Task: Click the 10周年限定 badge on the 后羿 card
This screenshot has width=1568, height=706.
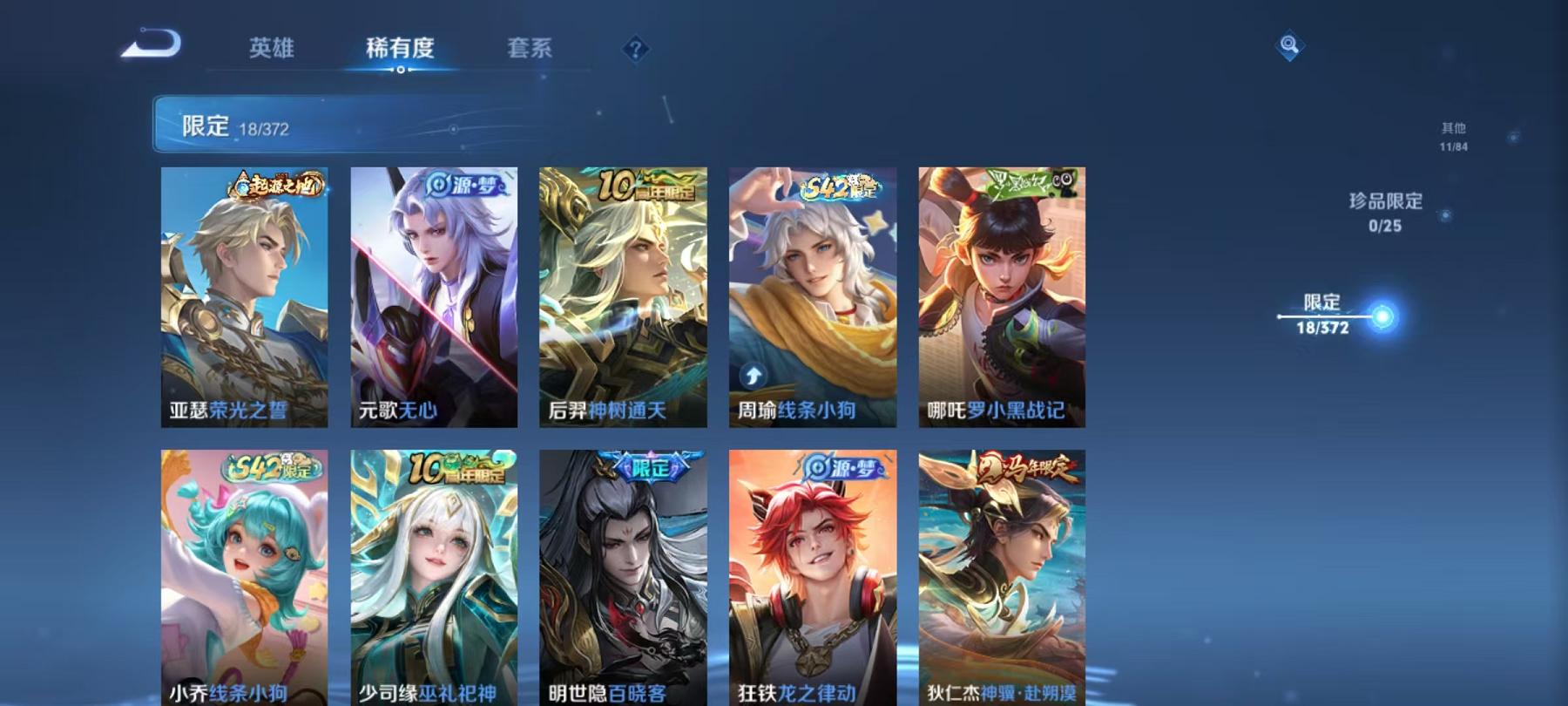Action: point(645,183)
